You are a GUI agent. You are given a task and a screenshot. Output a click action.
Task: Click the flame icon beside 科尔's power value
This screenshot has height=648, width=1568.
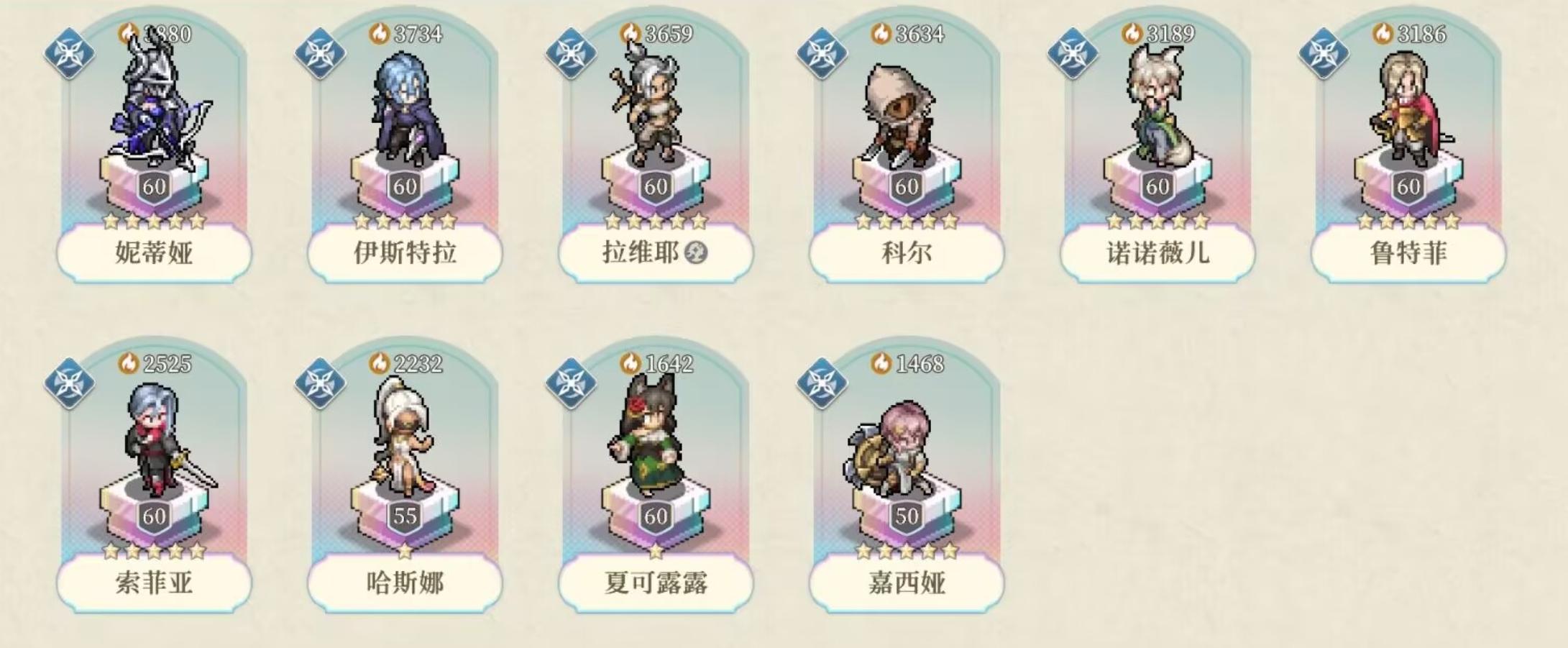(882, 32)
